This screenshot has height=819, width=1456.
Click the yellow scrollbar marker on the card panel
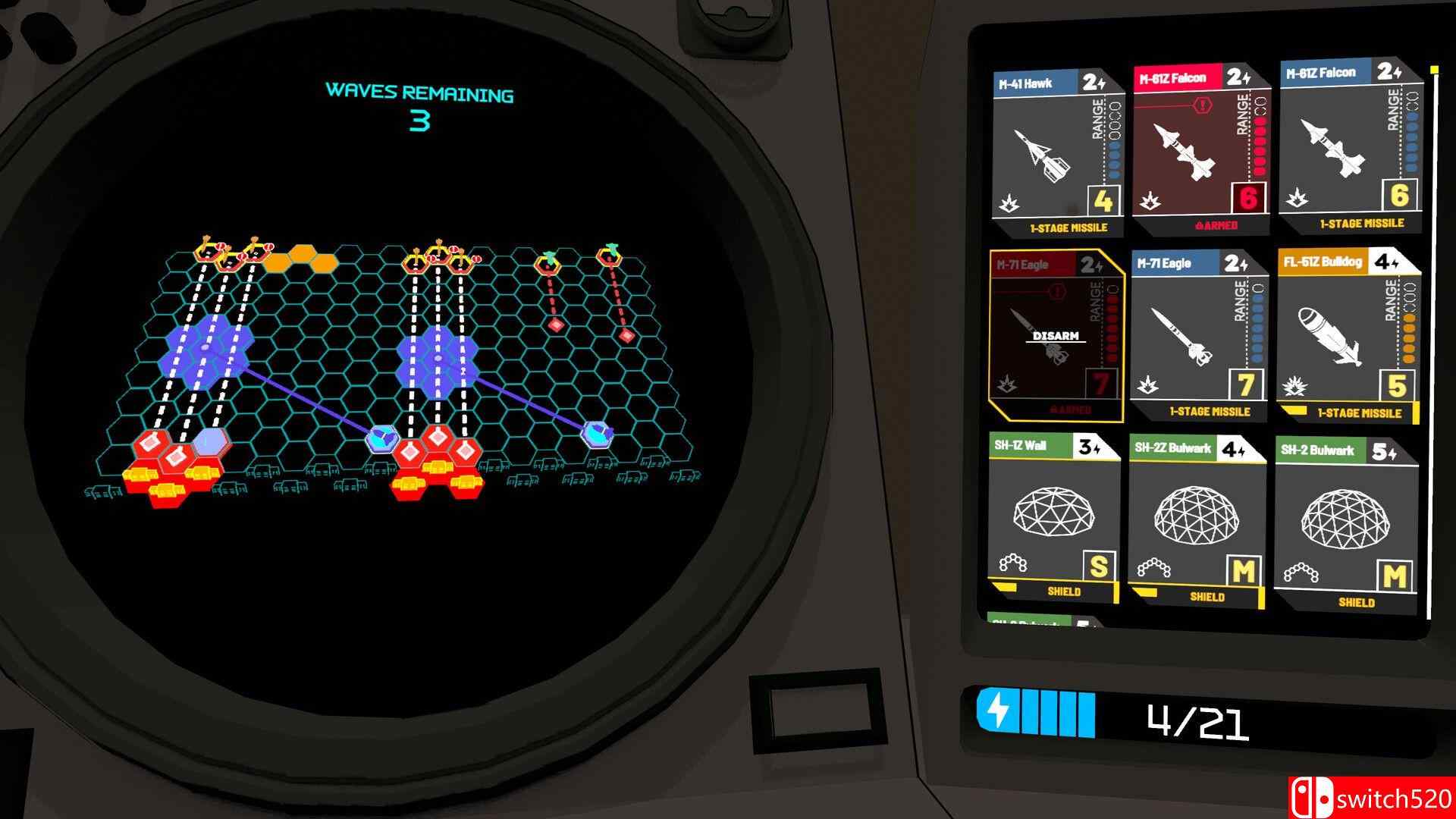click(x=1436, y=68)
